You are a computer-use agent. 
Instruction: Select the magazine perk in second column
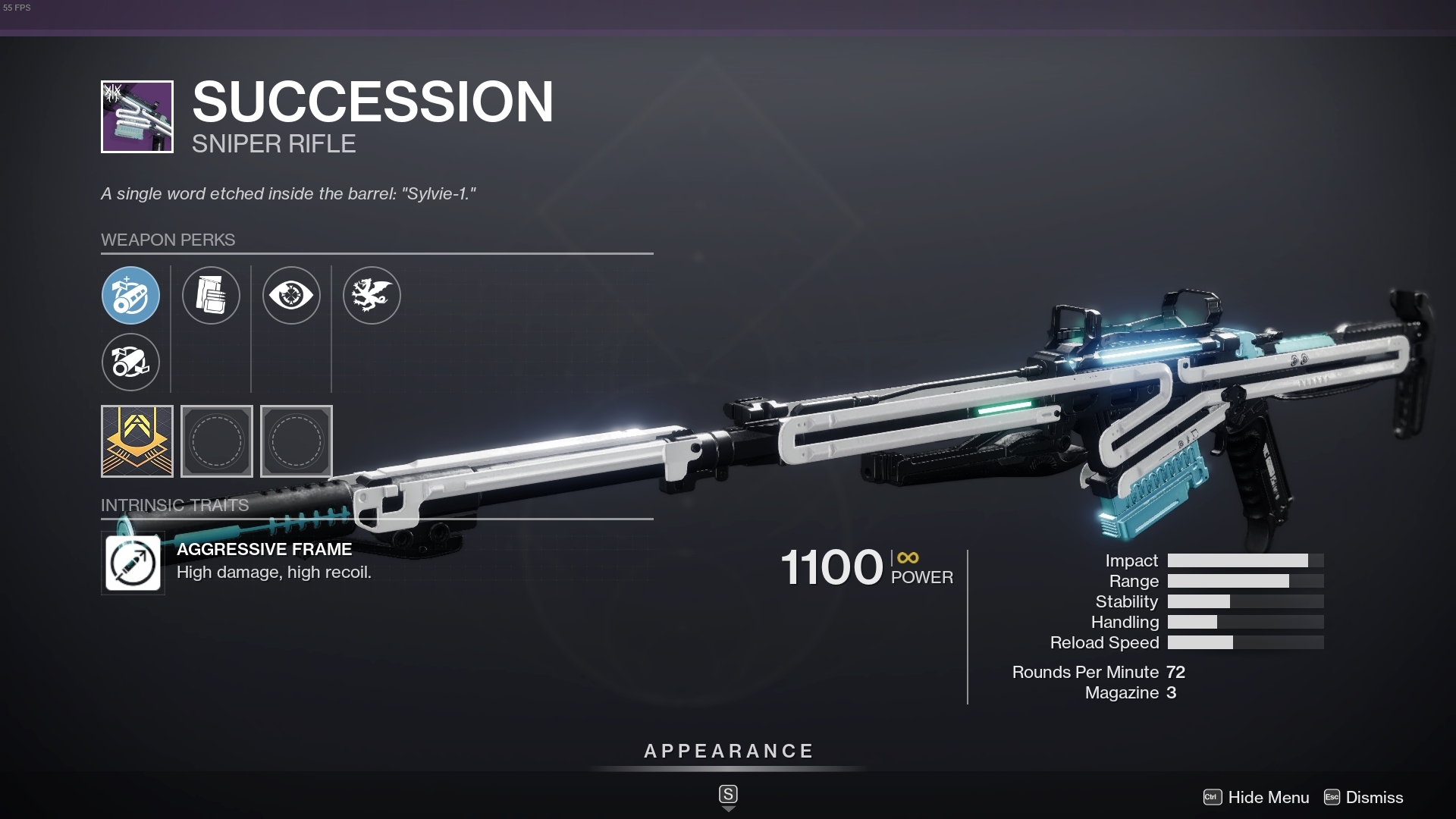pos(212,296)
